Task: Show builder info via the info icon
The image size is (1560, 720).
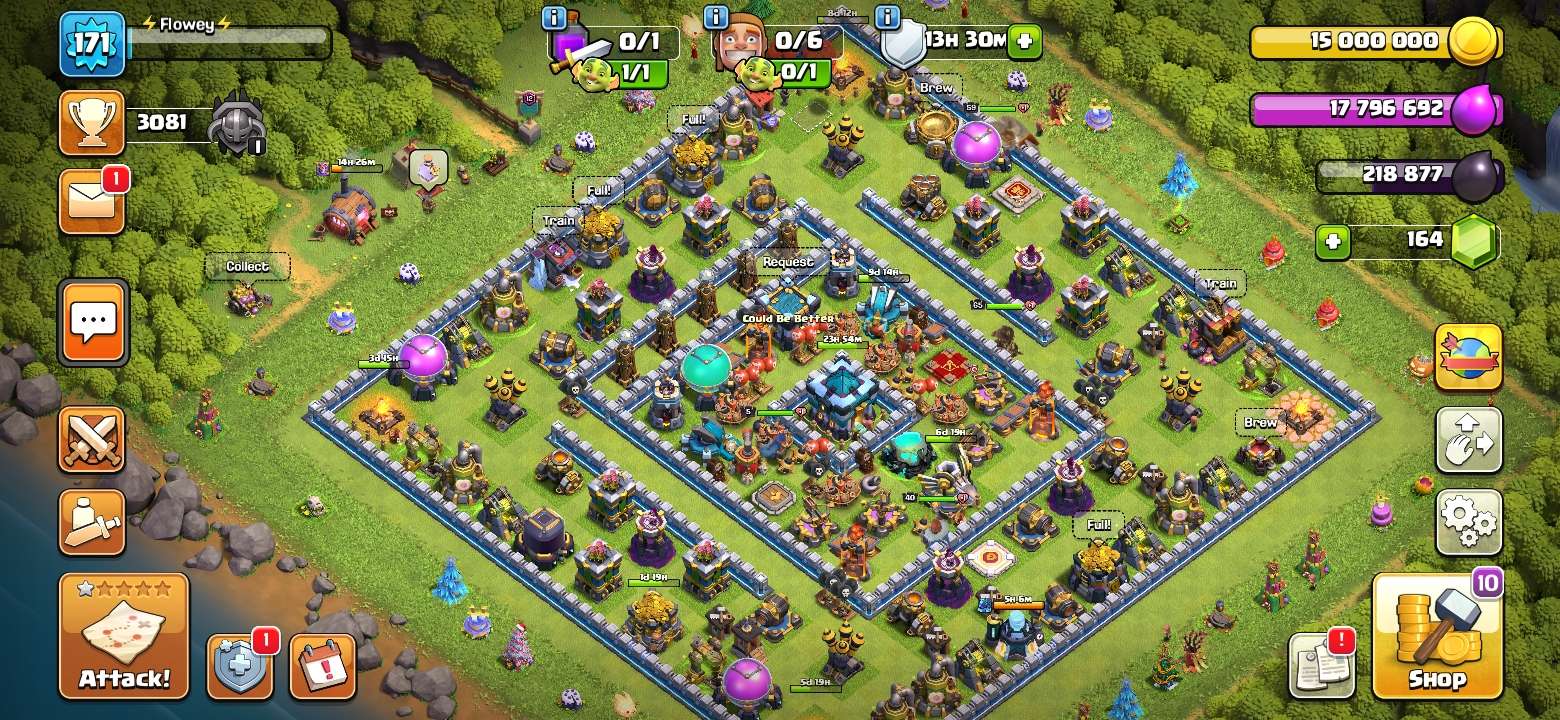Action: coord(716,17)
